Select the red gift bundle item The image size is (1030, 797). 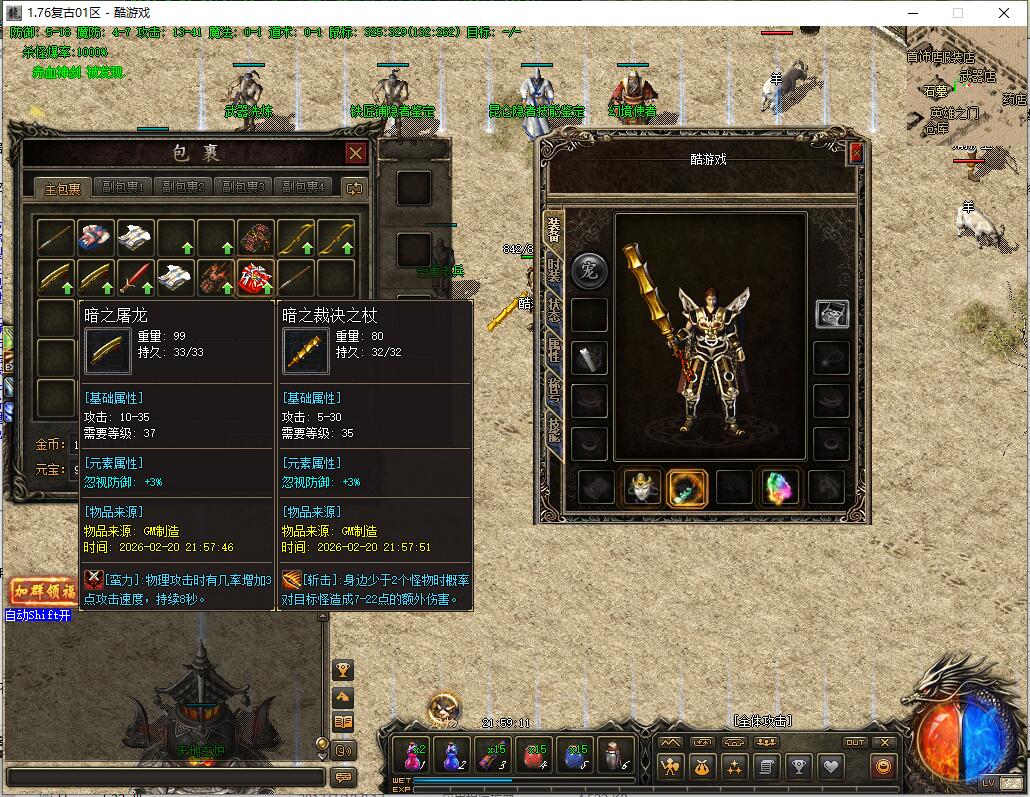tap(255, 278)
